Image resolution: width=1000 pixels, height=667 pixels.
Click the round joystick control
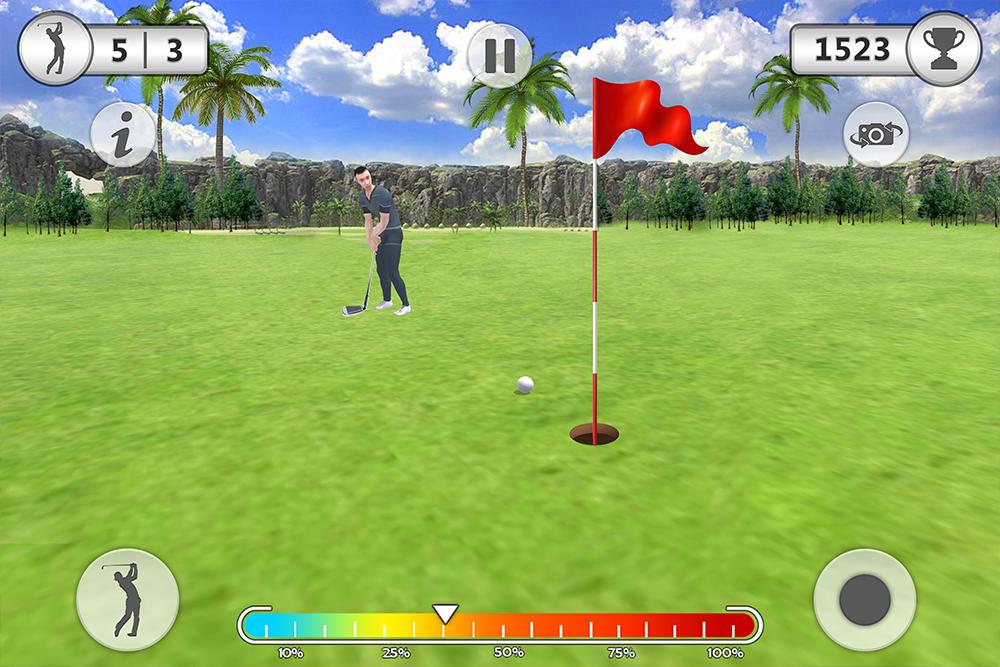(x=865, y=600)
